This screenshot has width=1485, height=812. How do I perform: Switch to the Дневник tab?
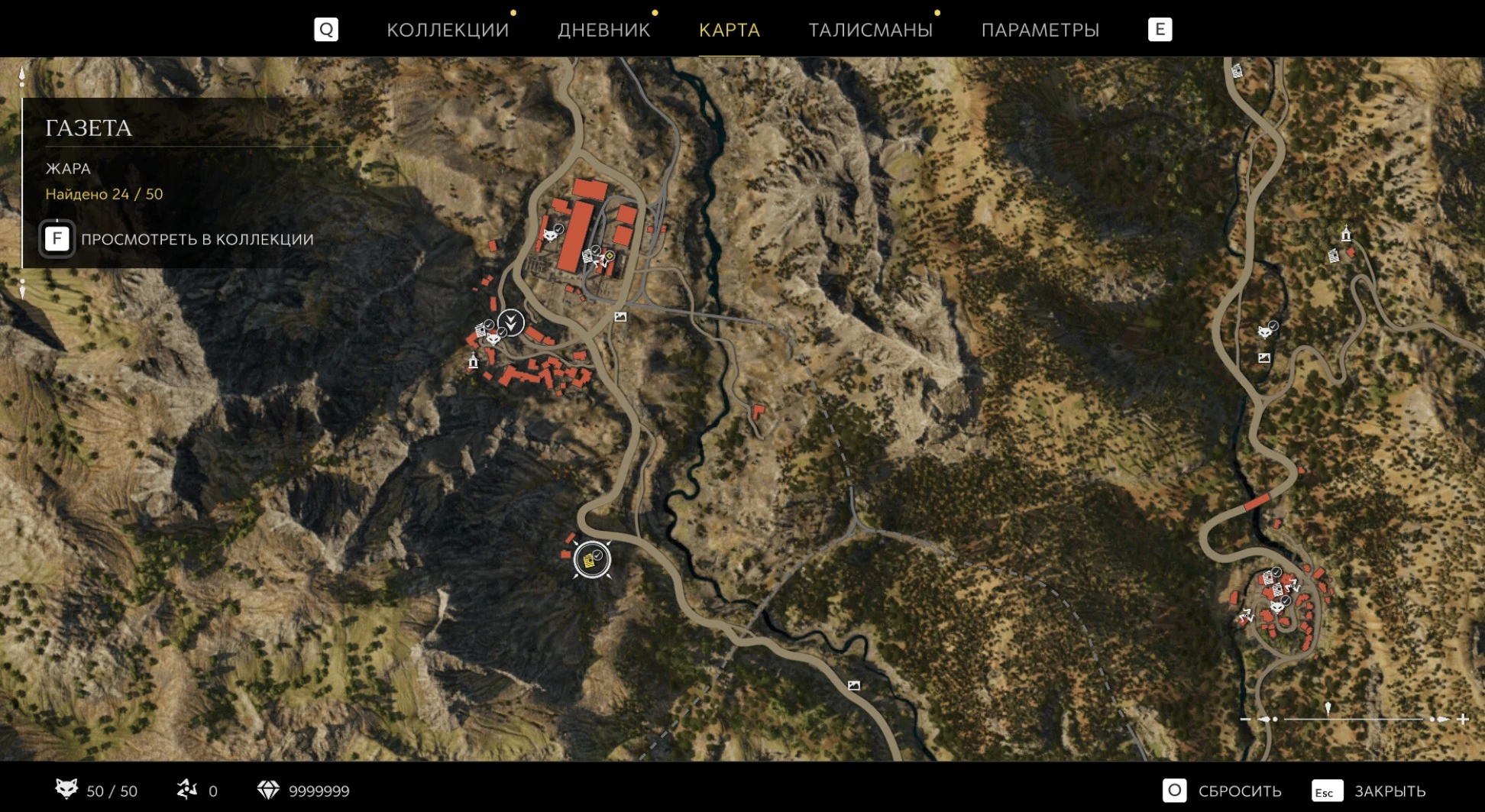pos(603,30)
